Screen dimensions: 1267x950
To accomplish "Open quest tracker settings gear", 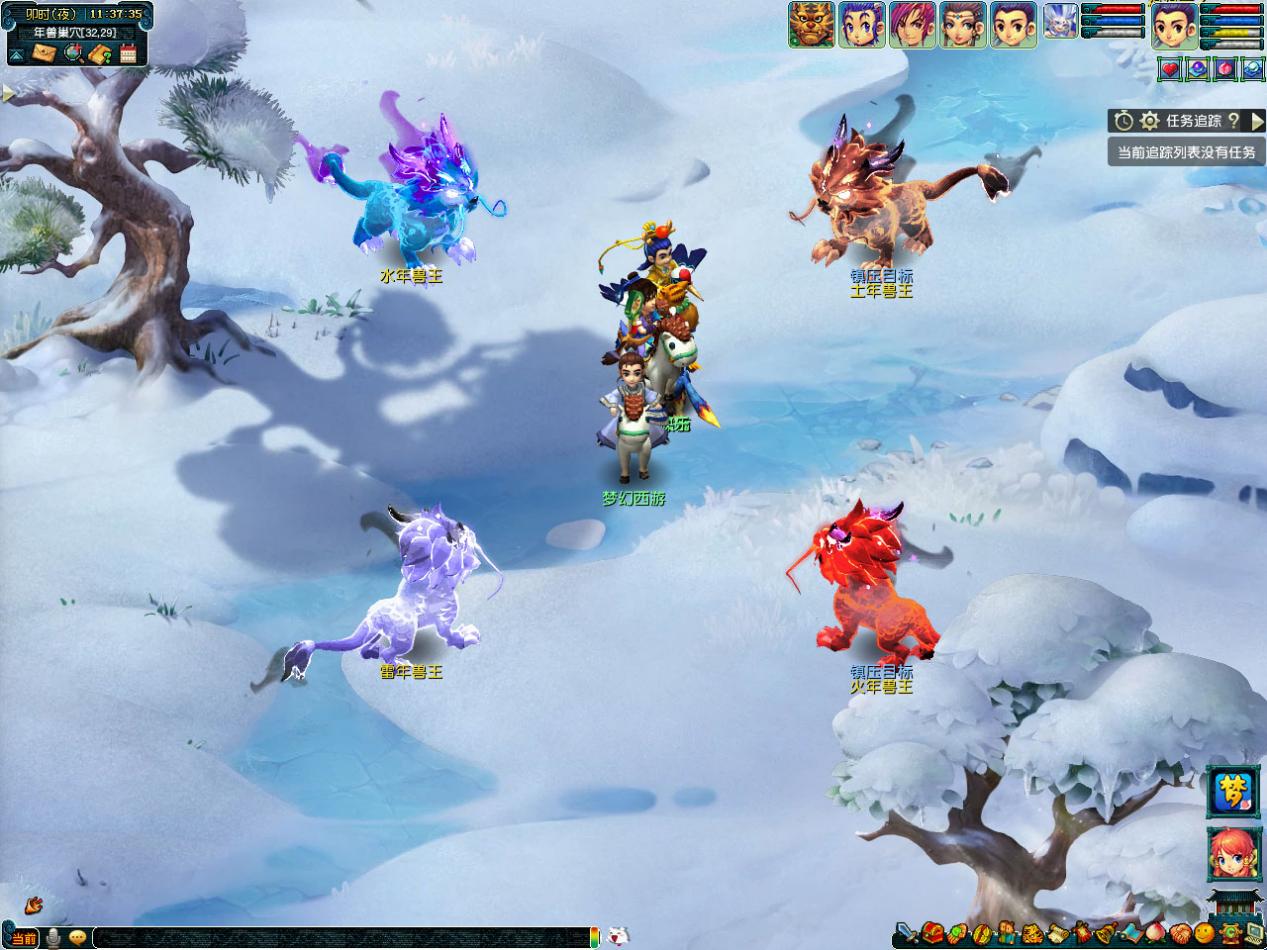I will tap(1150, 121).
